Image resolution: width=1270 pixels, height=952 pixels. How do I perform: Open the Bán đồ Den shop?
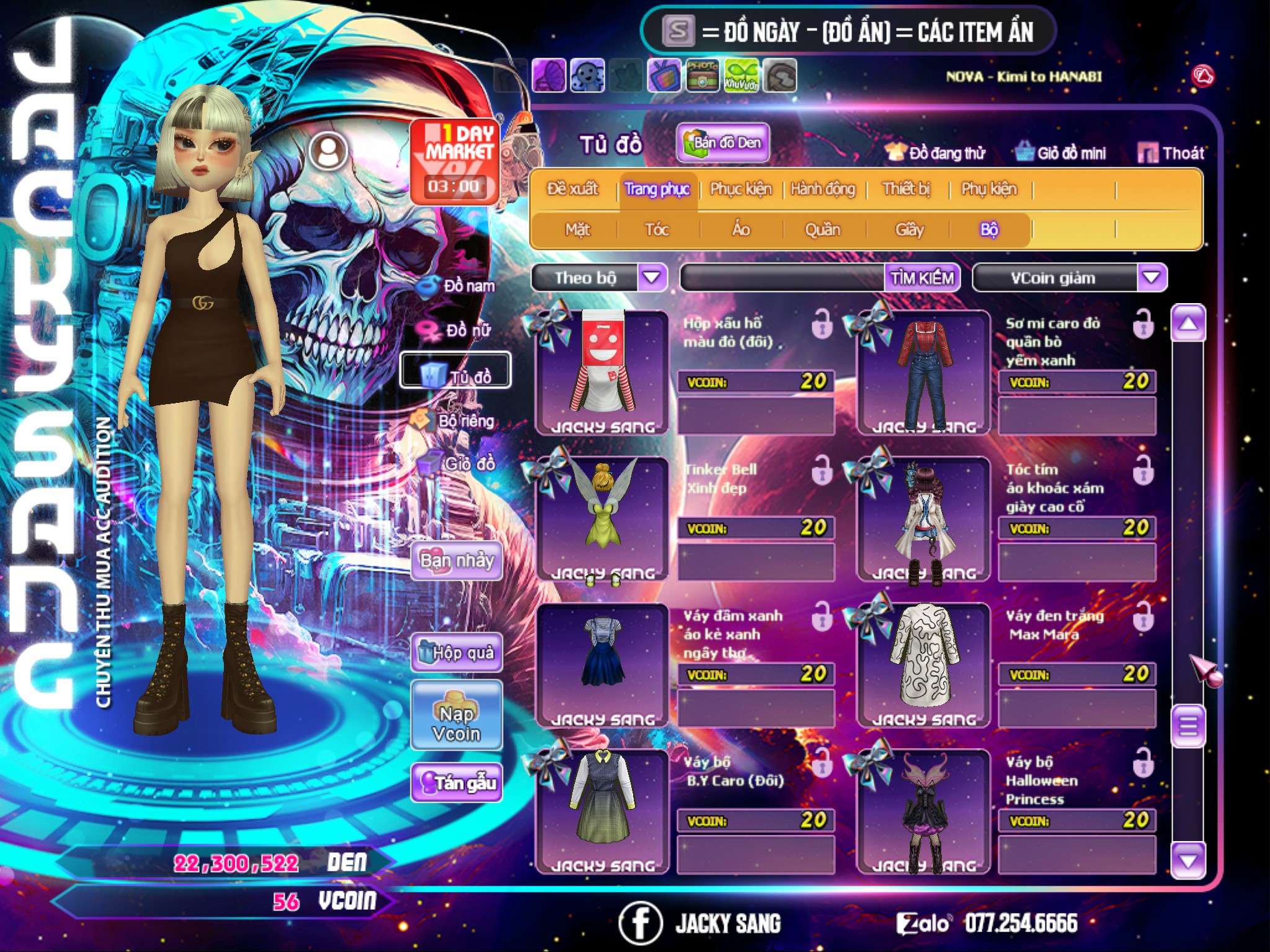722,143
